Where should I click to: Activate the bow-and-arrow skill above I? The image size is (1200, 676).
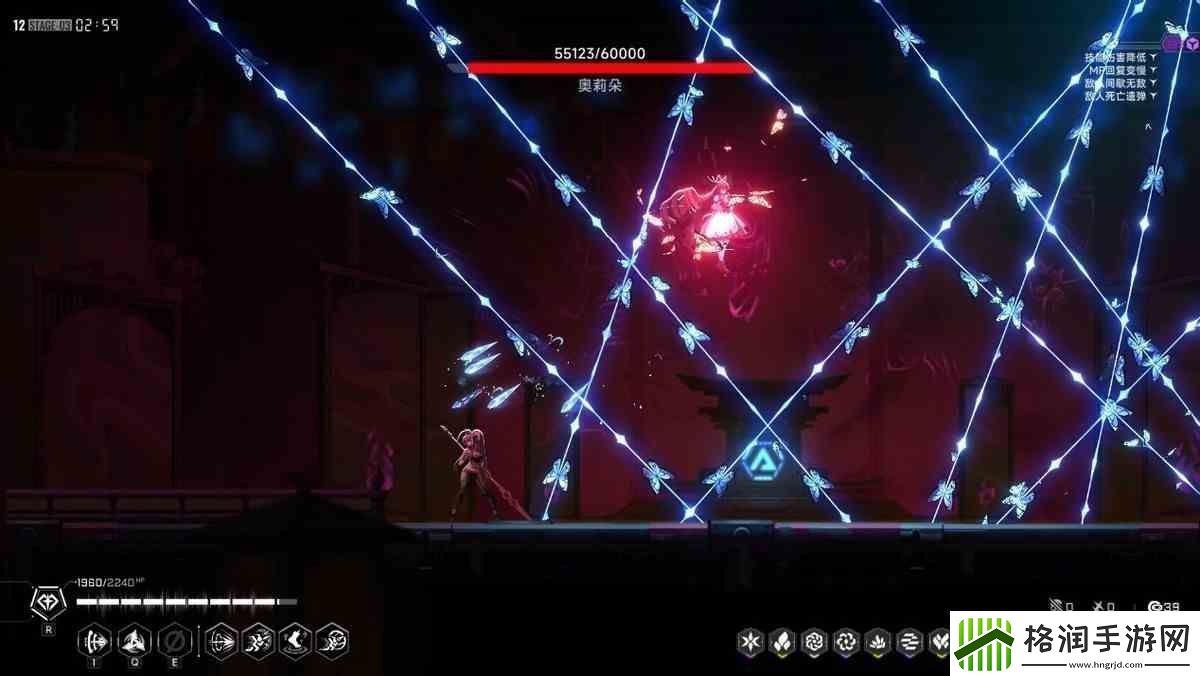(x=96, y=640)
